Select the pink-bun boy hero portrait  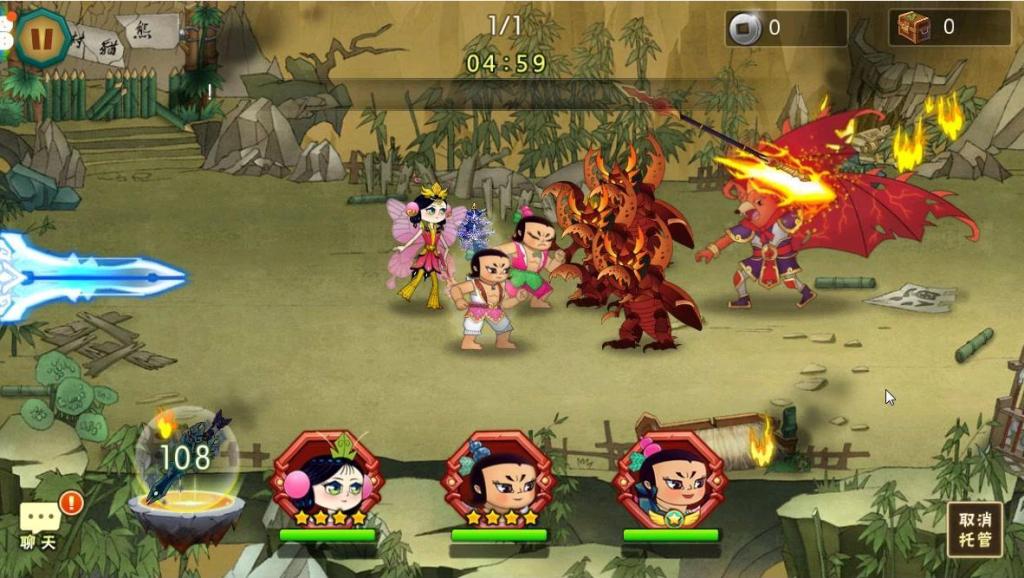click(670, 479)
